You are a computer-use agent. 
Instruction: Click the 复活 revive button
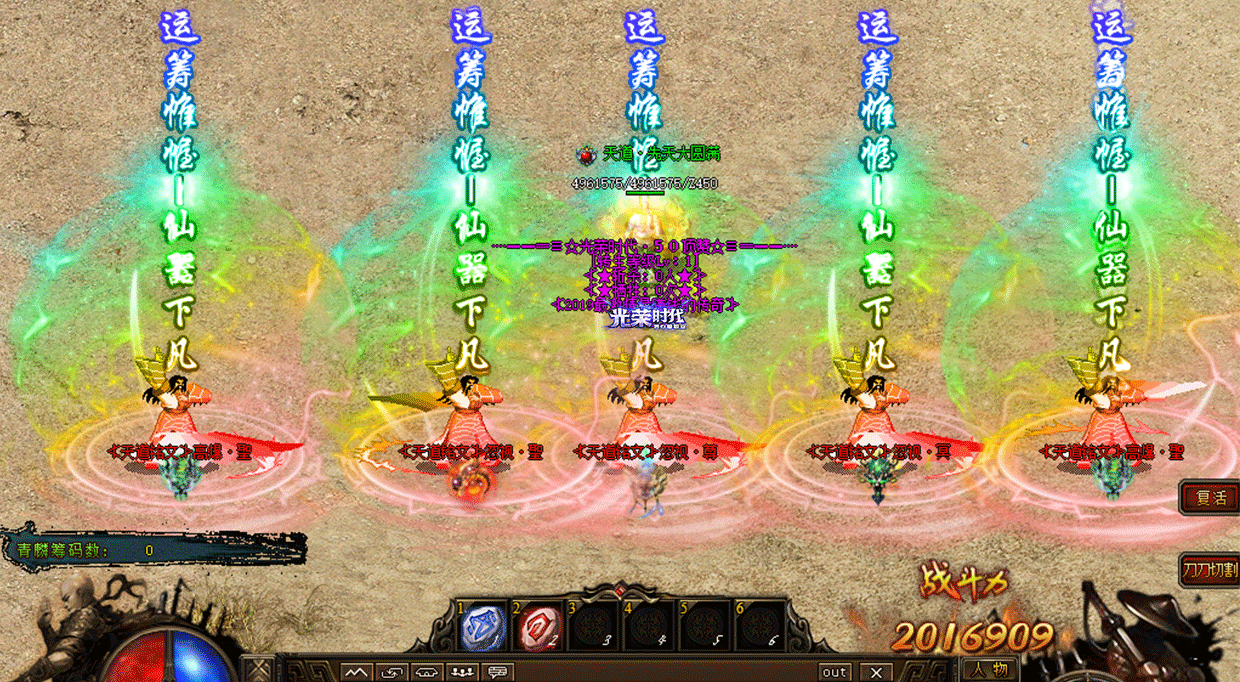pos(1211,497)
